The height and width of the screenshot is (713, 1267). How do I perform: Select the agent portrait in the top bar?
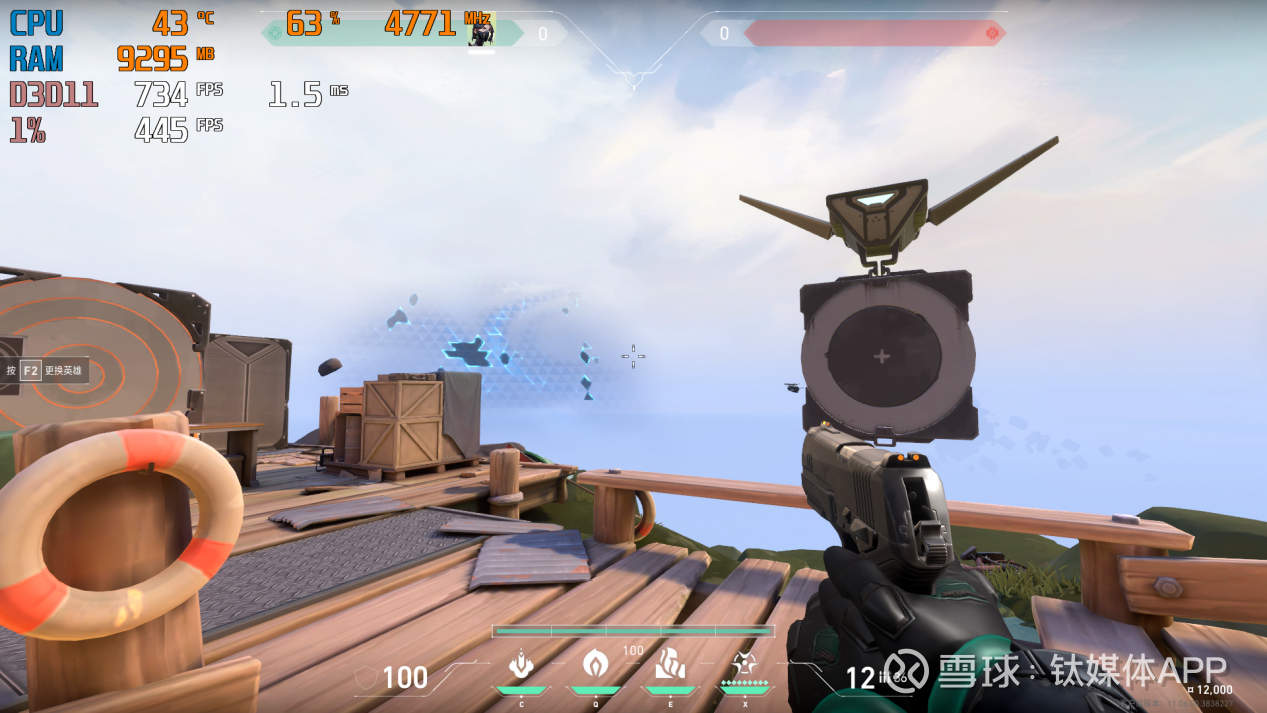tap(482, 32)
